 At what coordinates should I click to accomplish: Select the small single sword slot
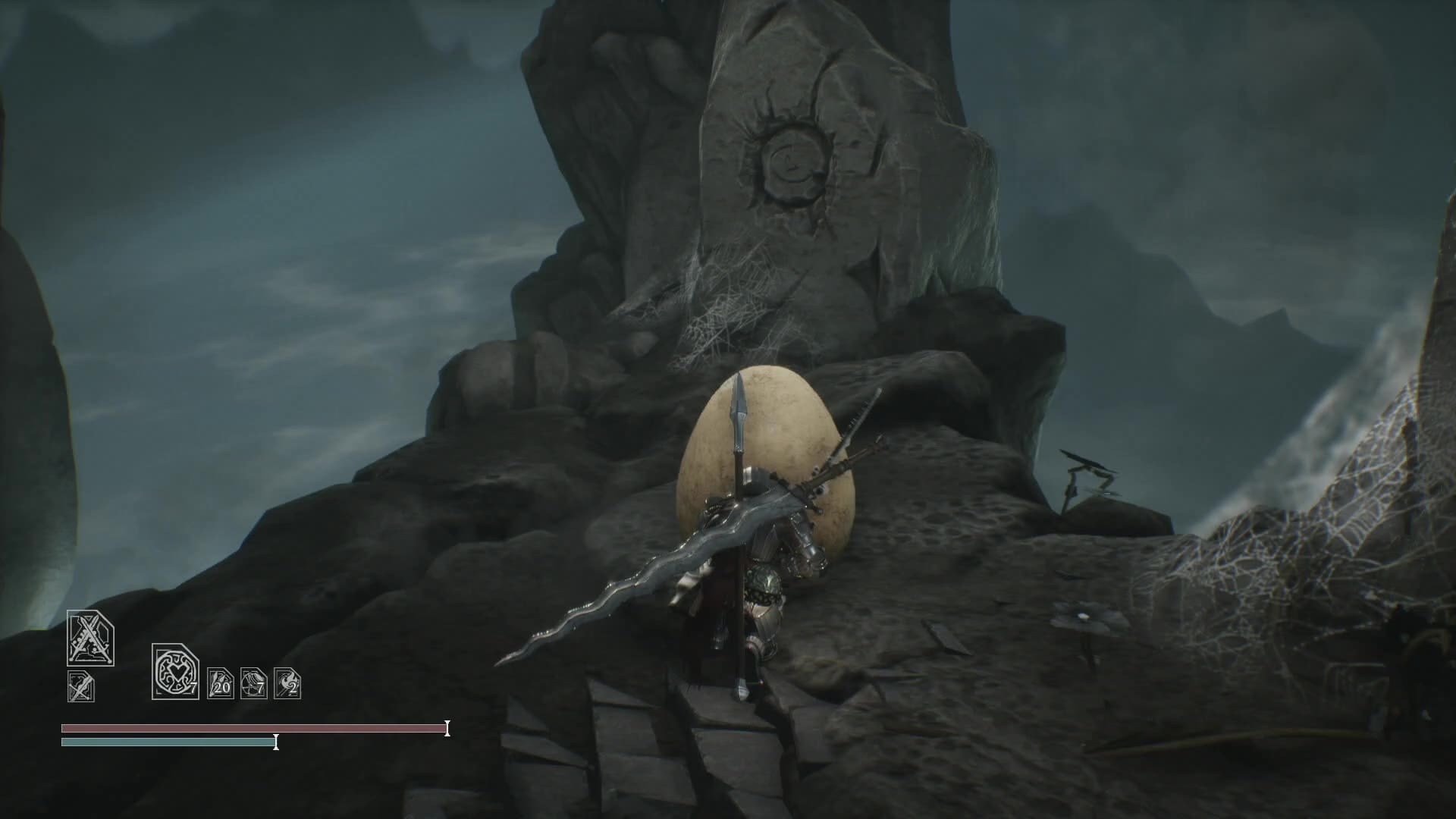(80, 686)
